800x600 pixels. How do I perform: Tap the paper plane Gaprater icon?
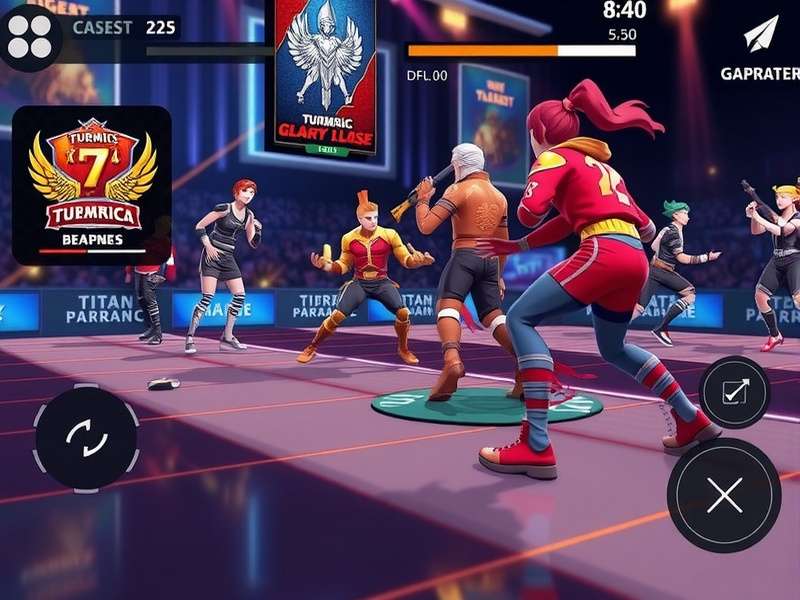pos(760,35)
